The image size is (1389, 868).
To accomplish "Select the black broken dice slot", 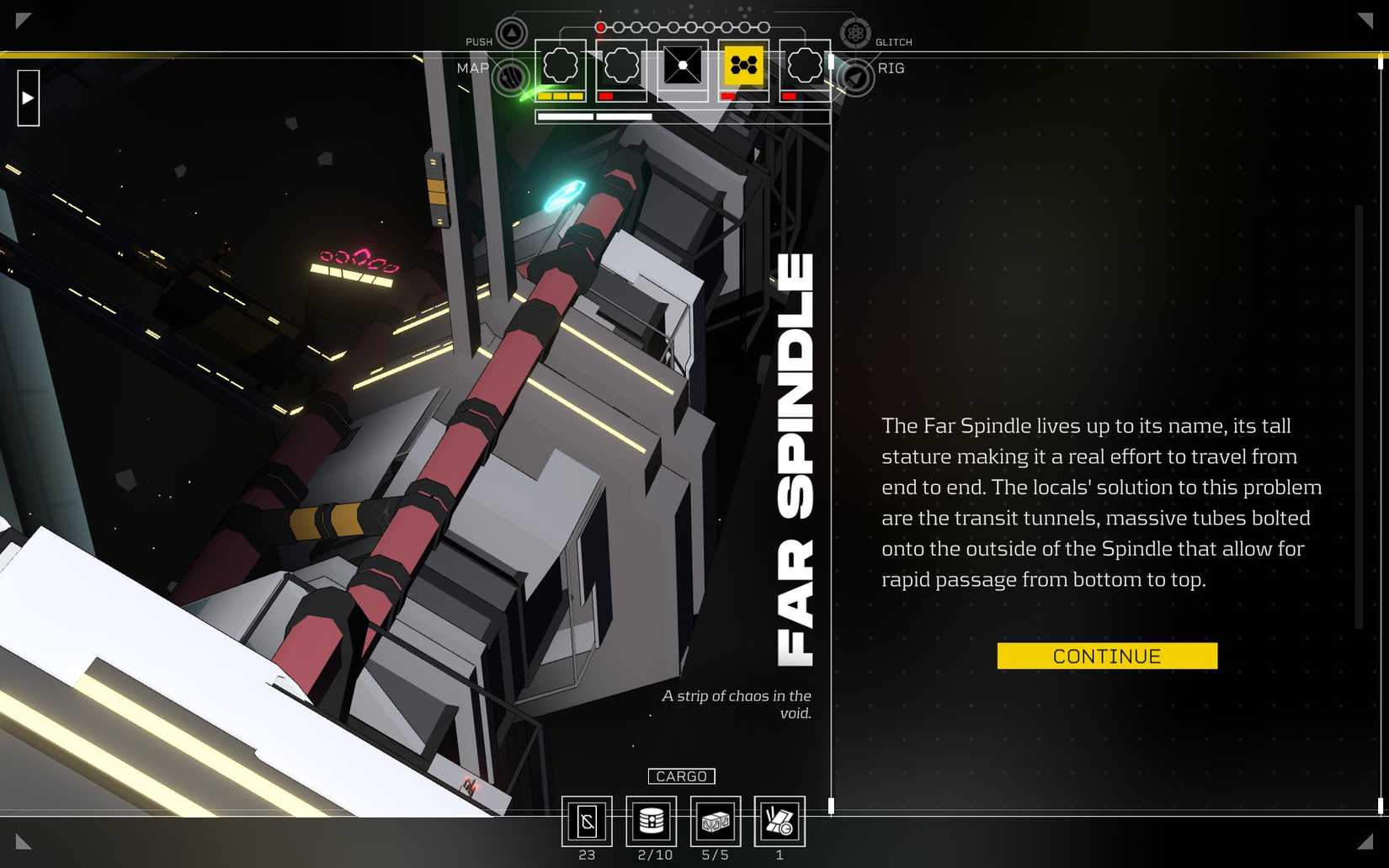I will point(682,65).
